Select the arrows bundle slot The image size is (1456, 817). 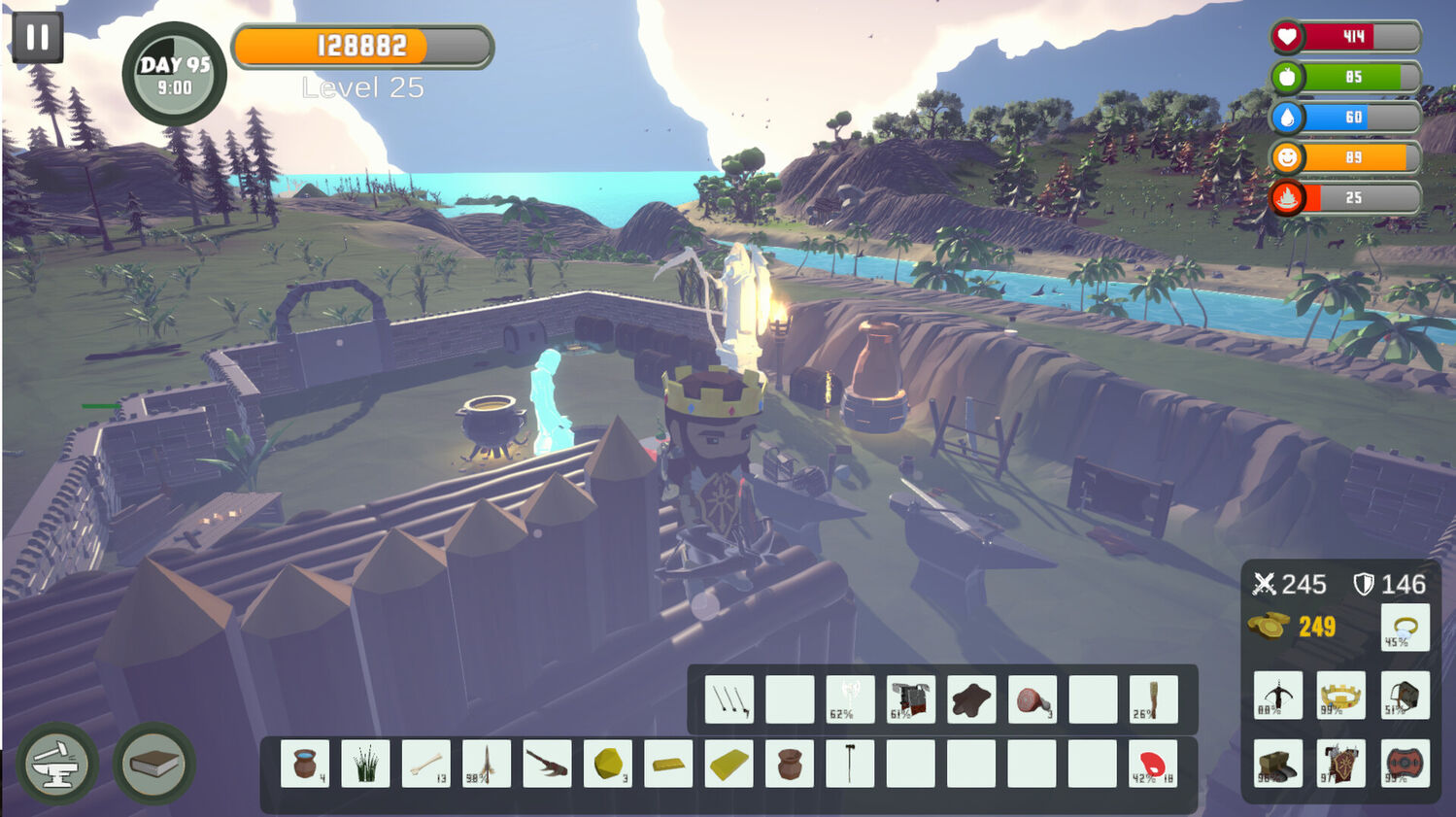pos(729,699)
